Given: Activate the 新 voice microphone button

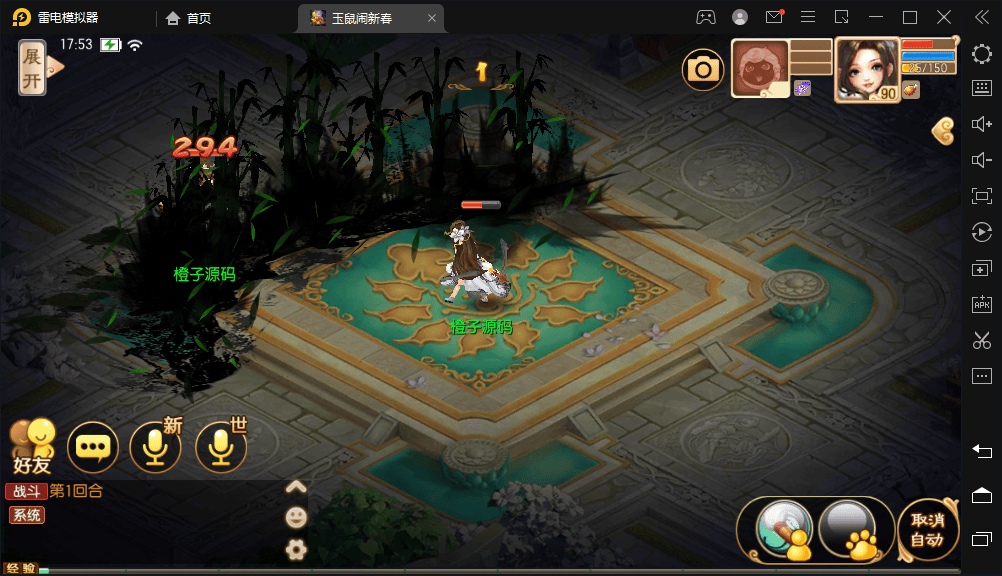Looking at the screenshot, I should [x=156, y=447].
